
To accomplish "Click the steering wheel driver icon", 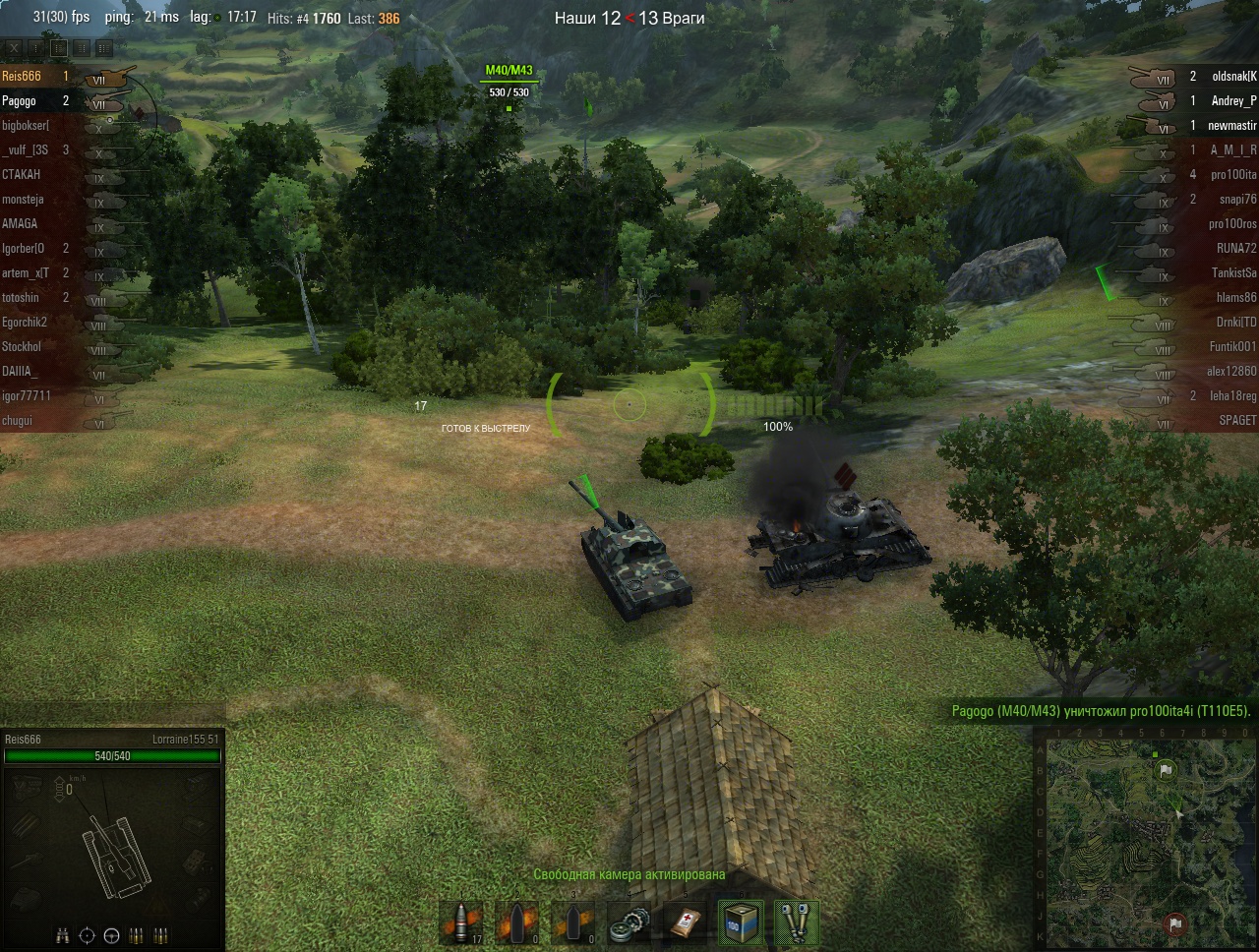I will click(x=111, y=934).
